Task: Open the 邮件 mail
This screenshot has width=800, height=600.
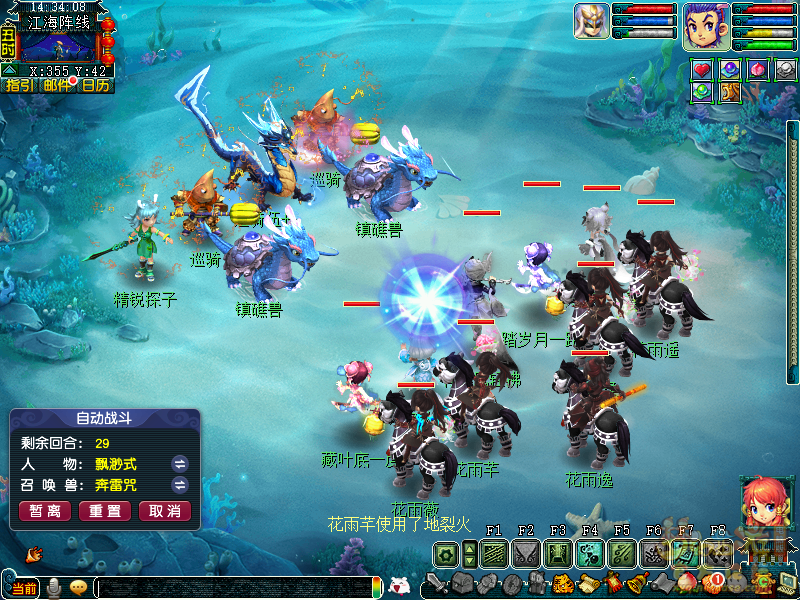Action: coord(57,86)
